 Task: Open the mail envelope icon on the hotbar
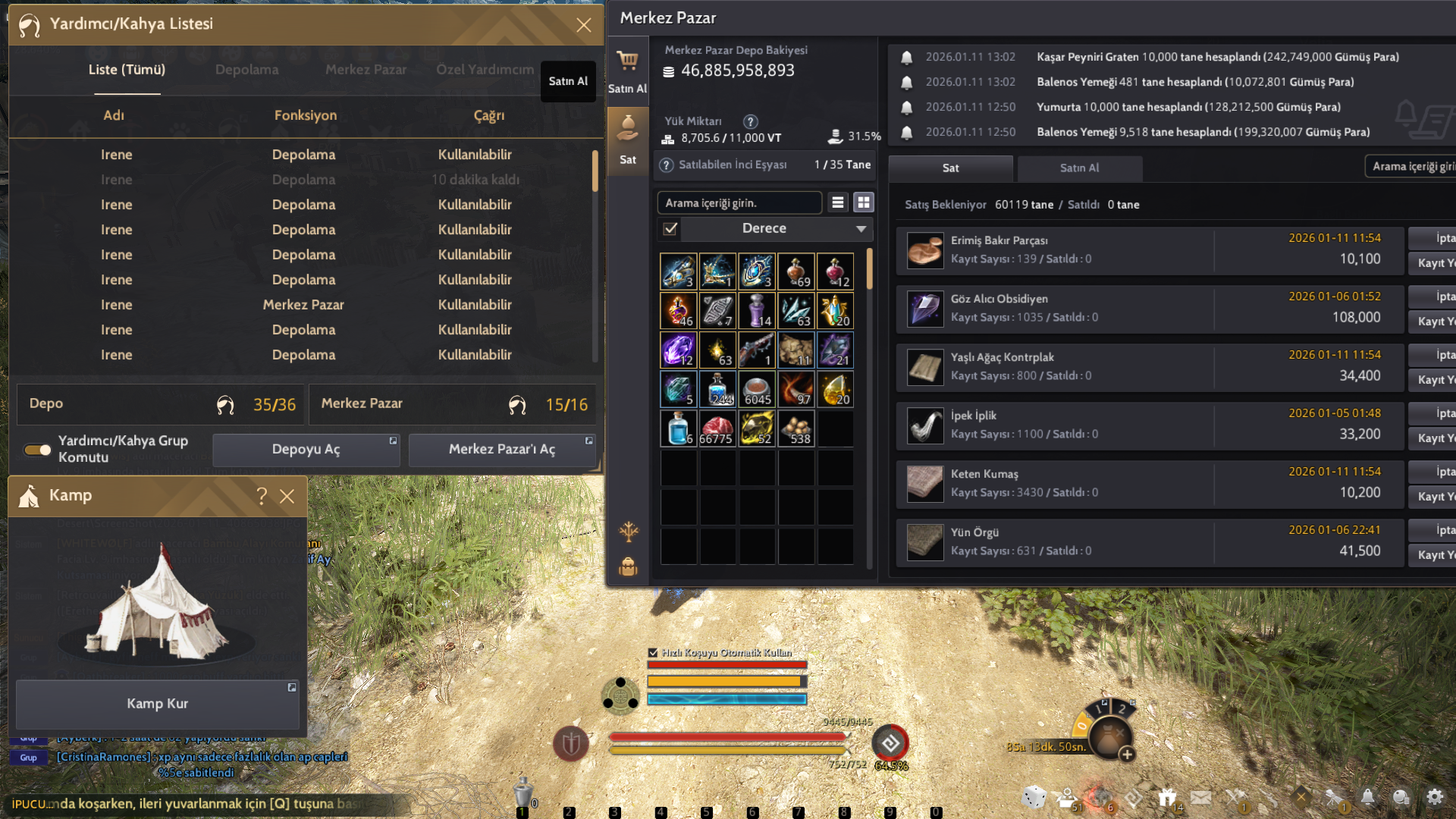coord(1201,797)
